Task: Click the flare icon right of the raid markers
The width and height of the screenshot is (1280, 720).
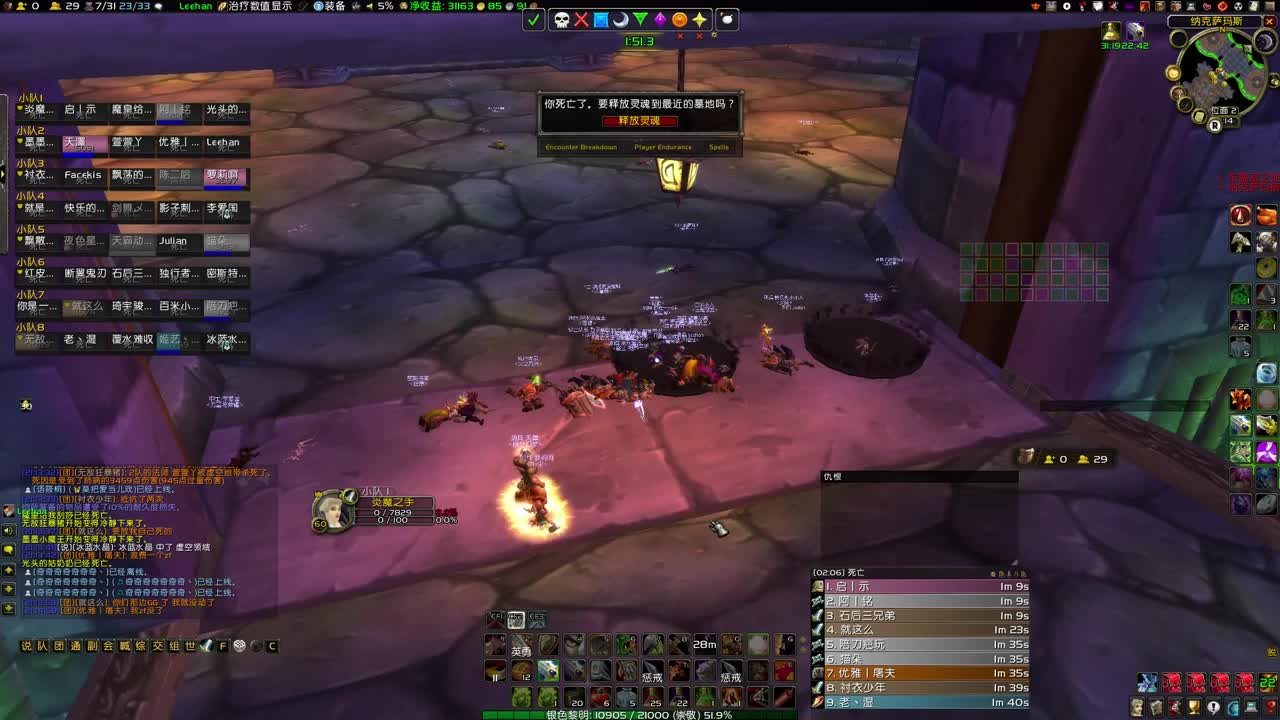Action: click(727, 21)
